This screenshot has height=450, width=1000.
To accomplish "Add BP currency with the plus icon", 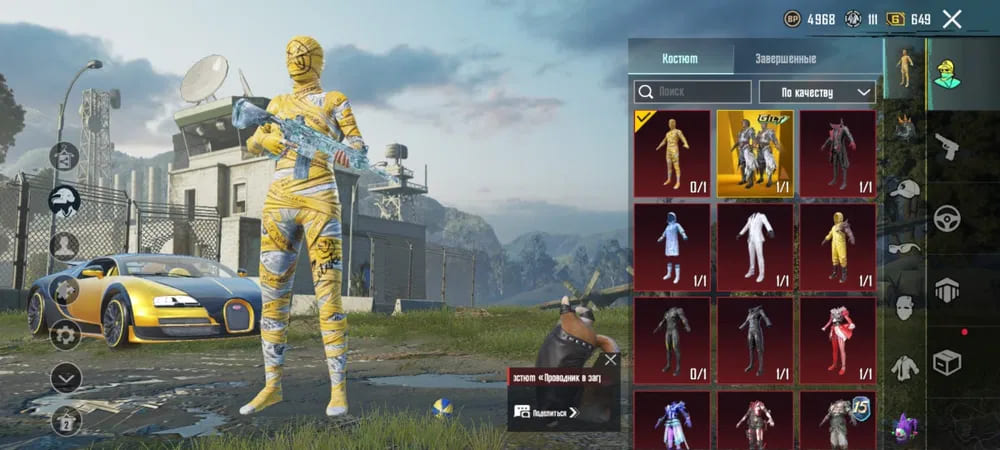I will (x=792, y=19).
